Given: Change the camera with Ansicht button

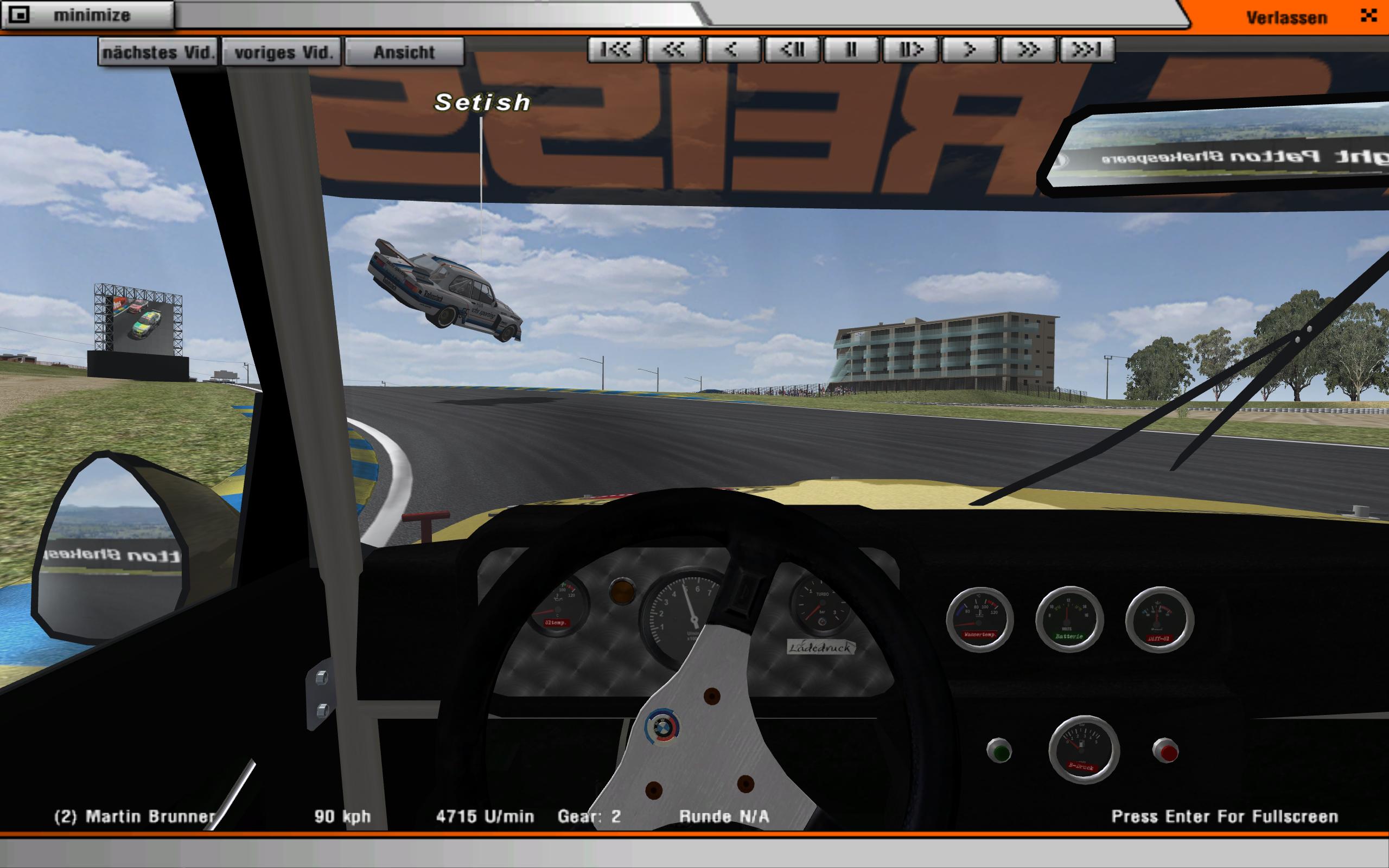Looking at the screenshot, I should [x=405, y=52].
